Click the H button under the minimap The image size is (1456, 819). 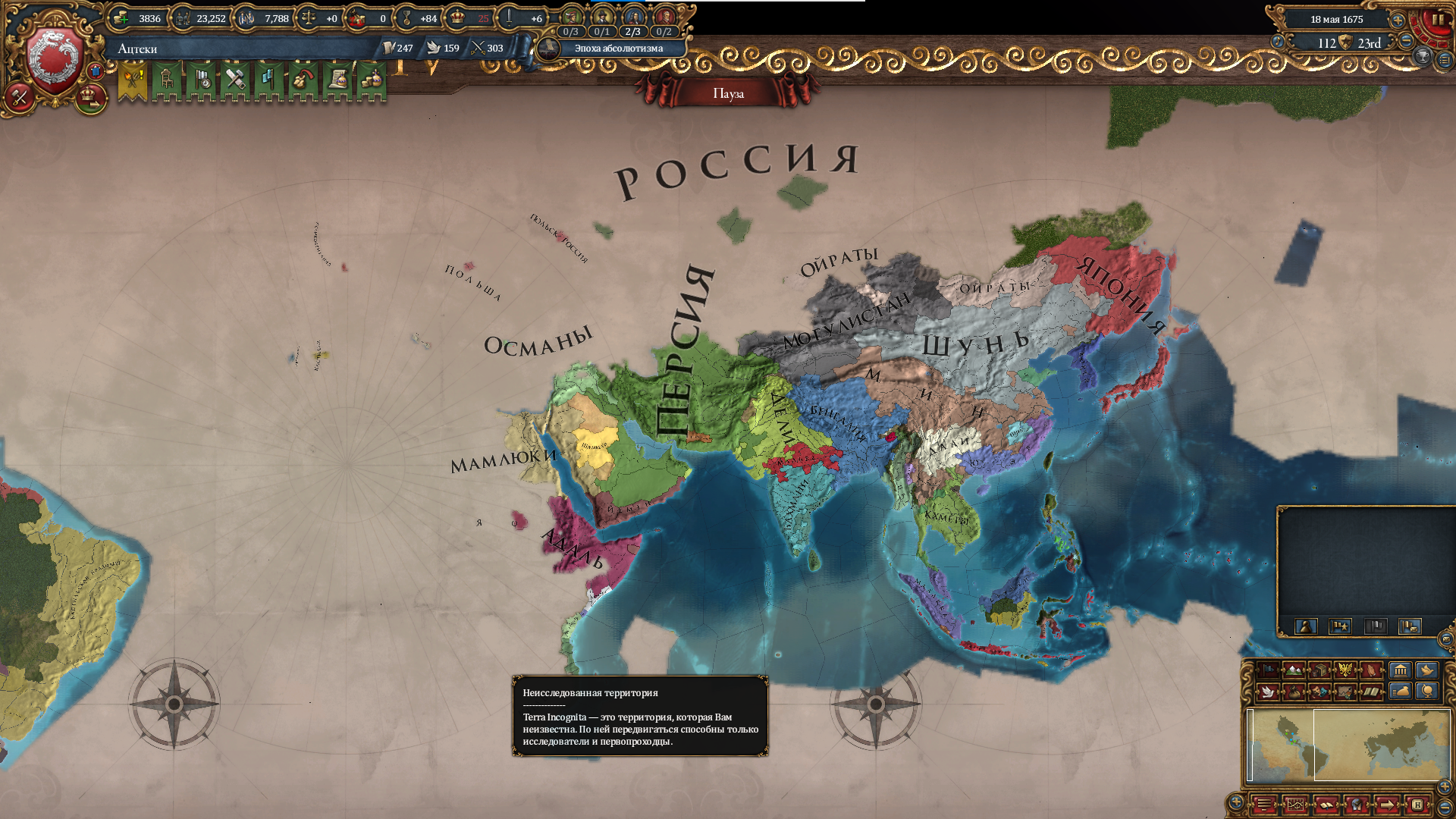pos(1417,805)
